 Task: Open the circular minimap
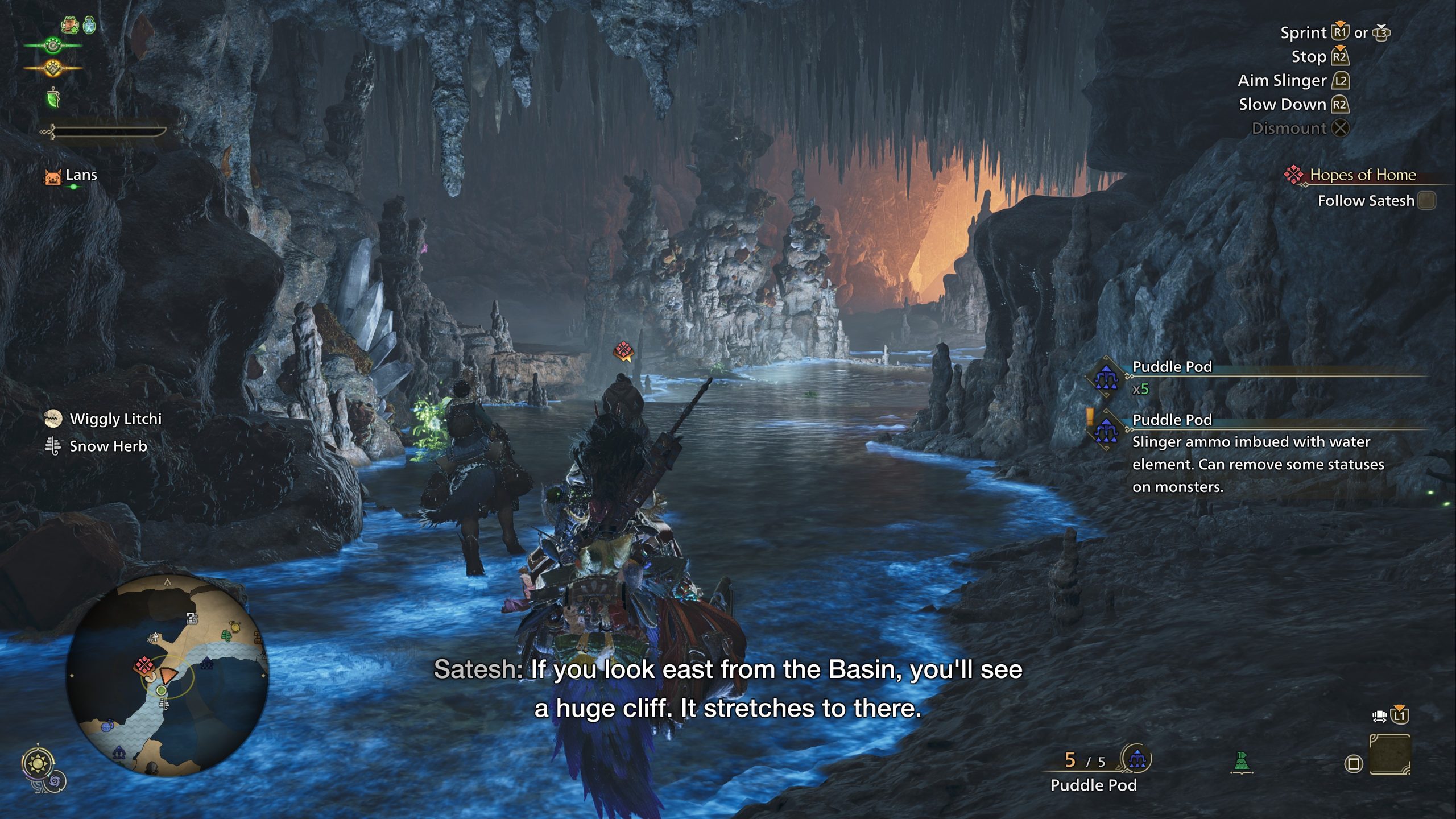pos(167,675)
